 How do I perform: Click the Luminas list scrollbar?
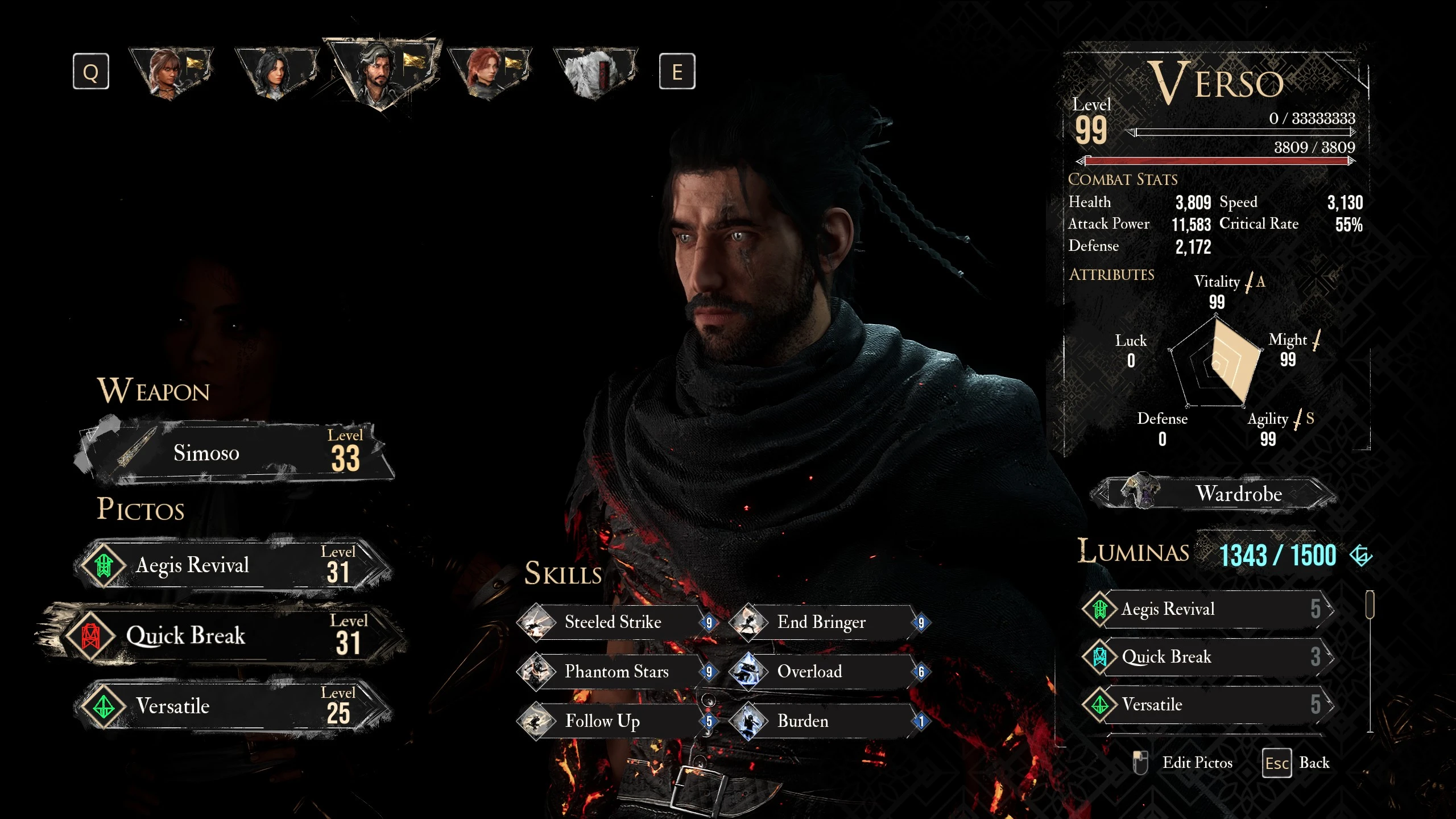click(1370, 605)
